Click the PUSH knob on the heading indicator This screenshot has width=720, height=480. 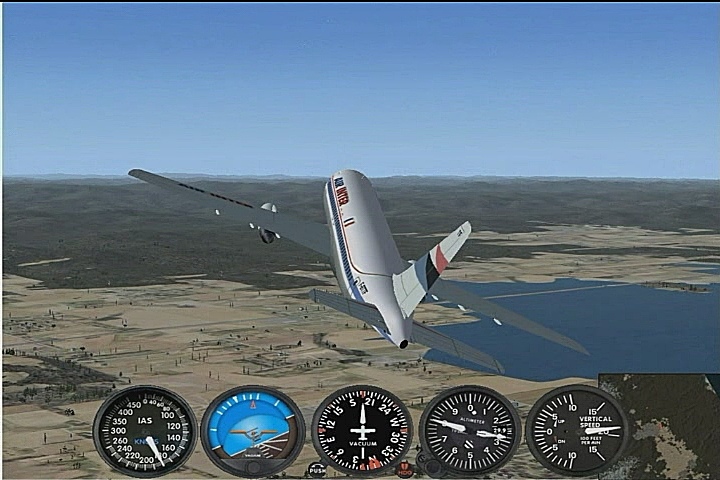317,468
